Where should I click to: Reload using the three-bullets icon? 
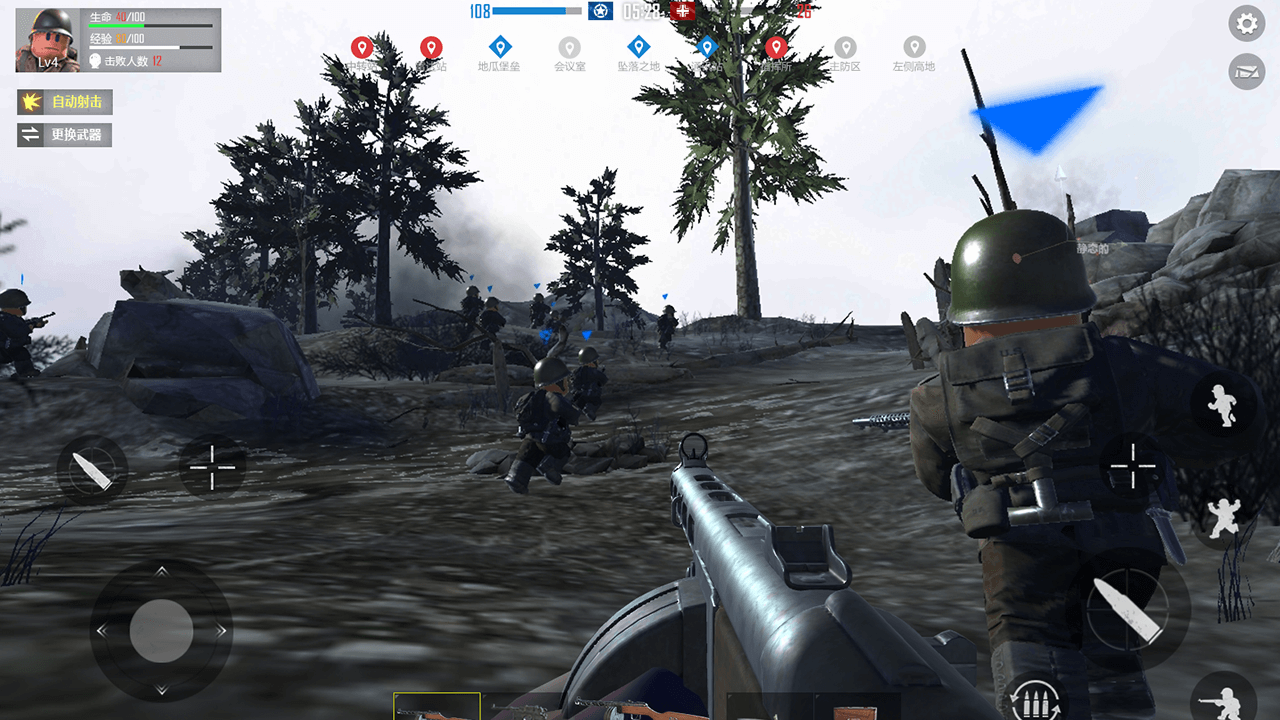[1034, 699]
